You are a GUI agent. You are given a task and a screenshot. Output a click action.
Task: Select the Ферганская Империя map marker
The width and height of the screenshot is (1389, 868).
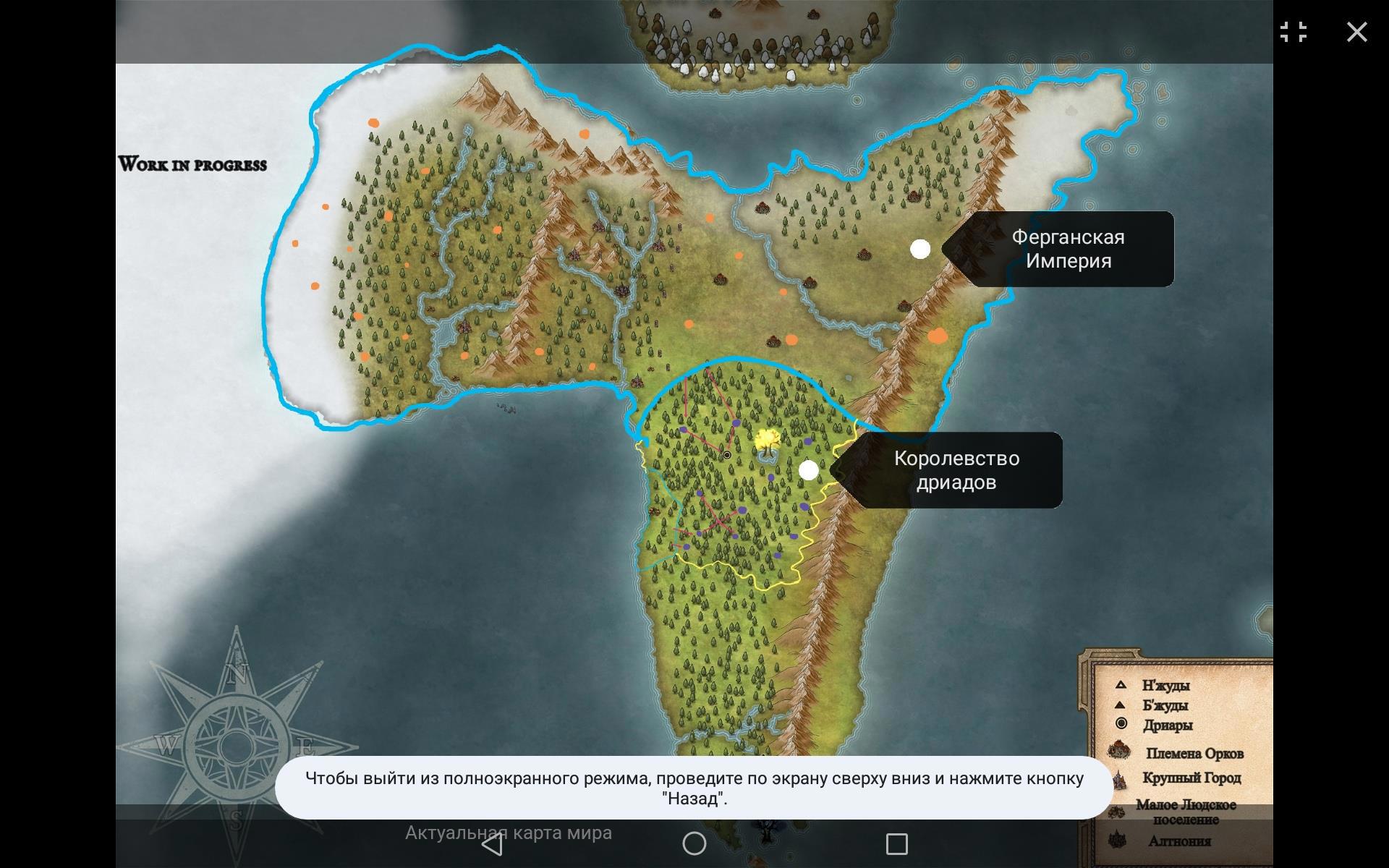[x=919, y=249]
